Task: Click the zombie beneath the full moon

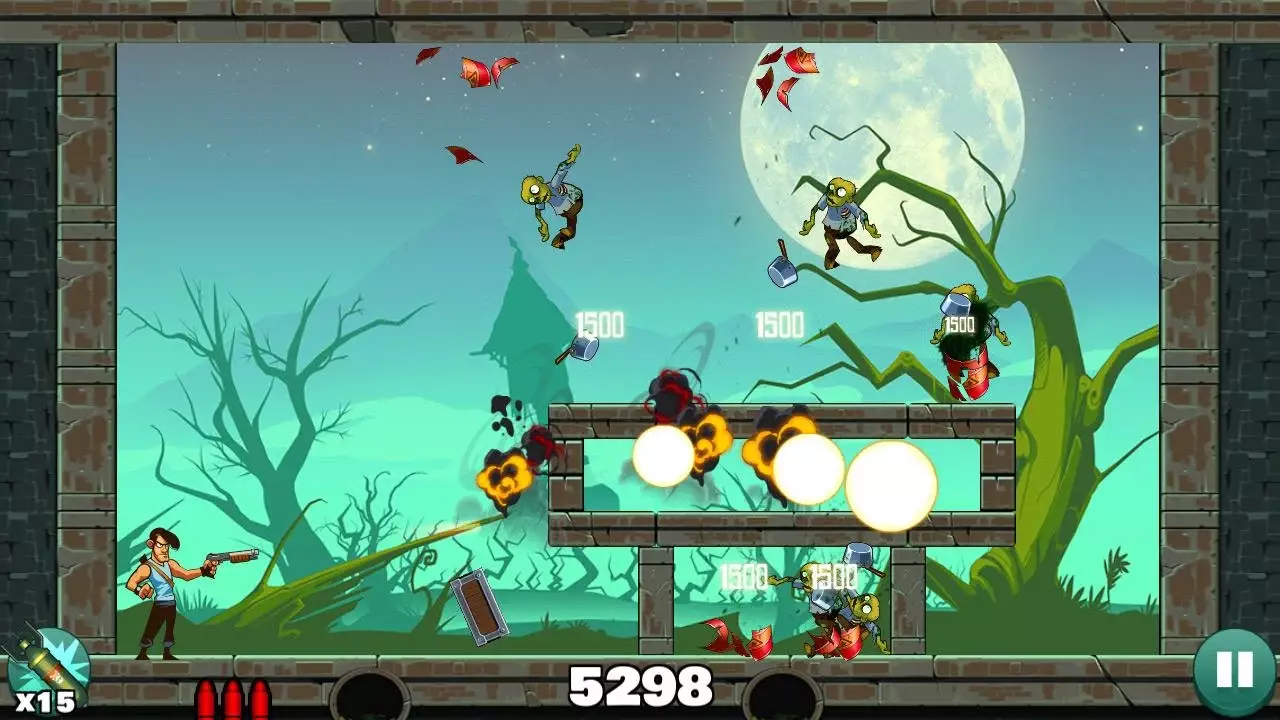Action: point(840,215)
